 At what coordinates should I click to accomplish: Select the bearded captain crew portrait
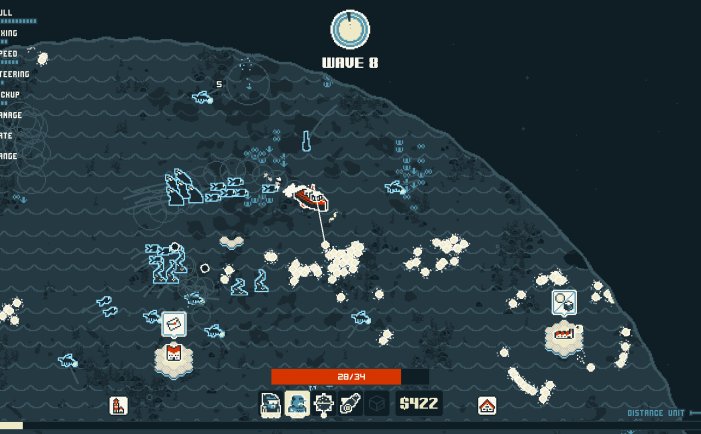[x=271, y=404]
